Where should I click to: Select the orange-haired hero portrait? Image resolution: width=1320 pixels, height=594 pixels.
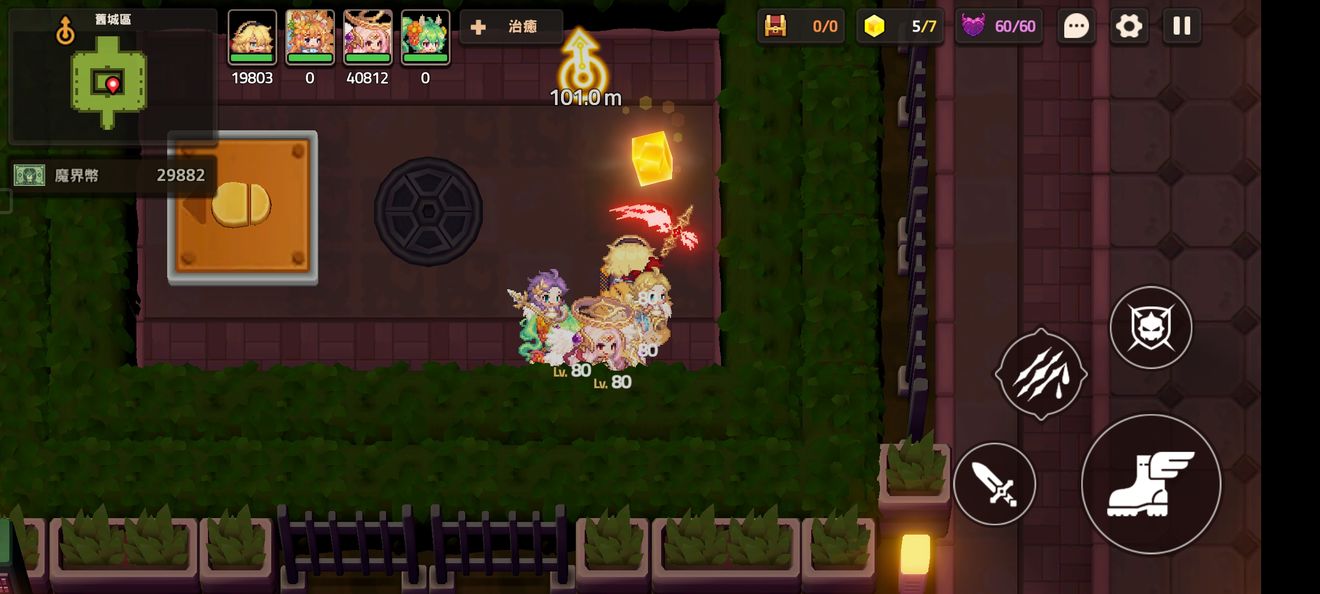pos(310,38)
